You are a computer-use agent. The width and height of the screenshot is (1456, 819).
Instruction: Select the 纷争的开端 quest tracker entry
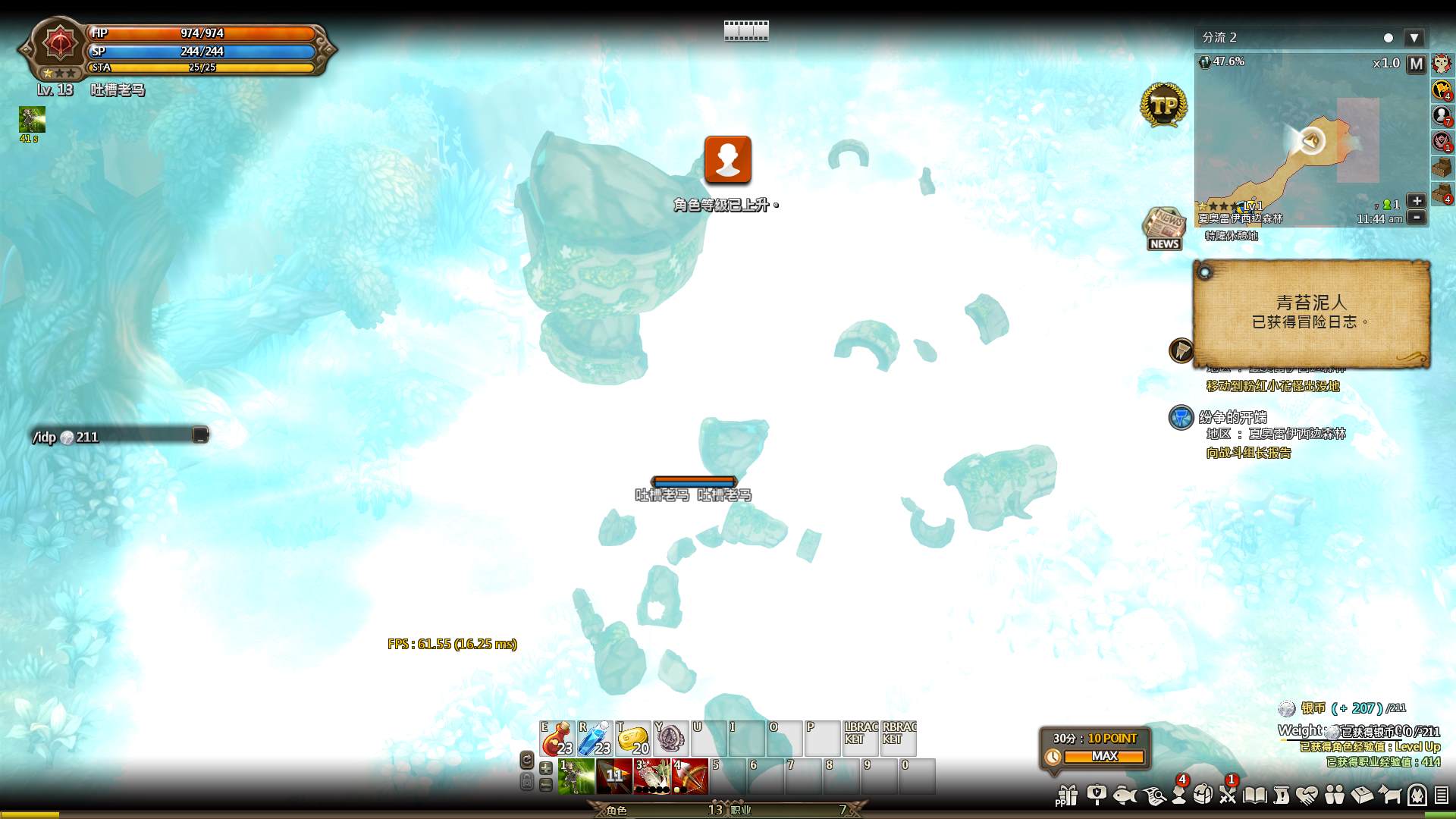point(1232,418)
